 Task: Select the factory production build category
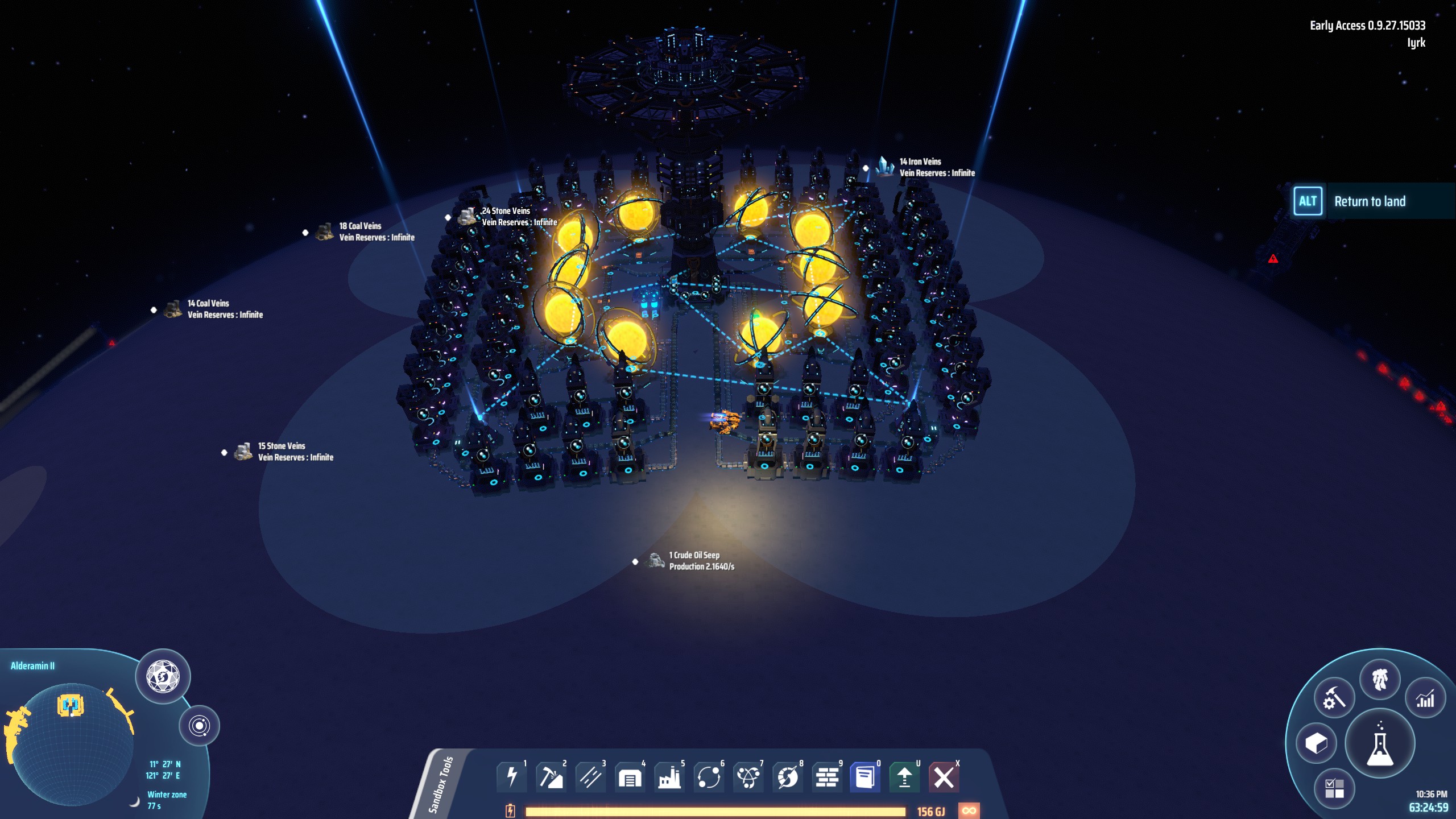669,777
